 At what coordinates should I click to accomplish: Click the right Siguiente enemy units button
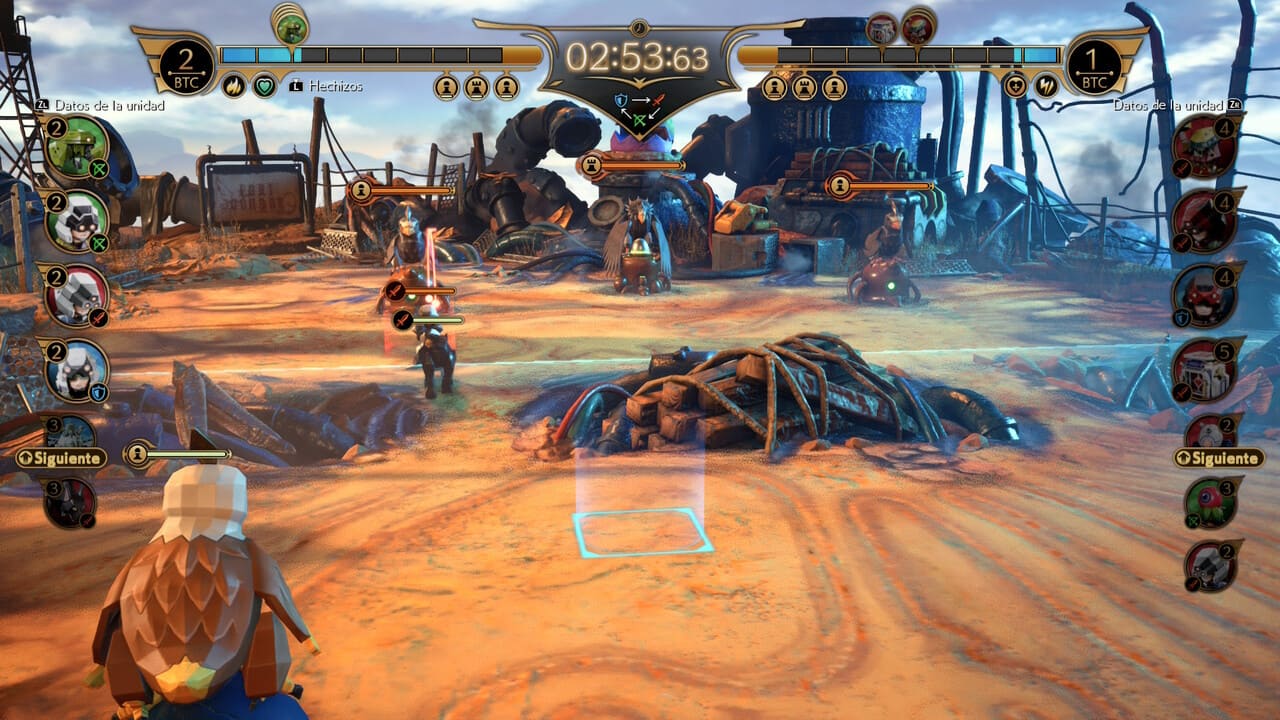[1219, 458]
